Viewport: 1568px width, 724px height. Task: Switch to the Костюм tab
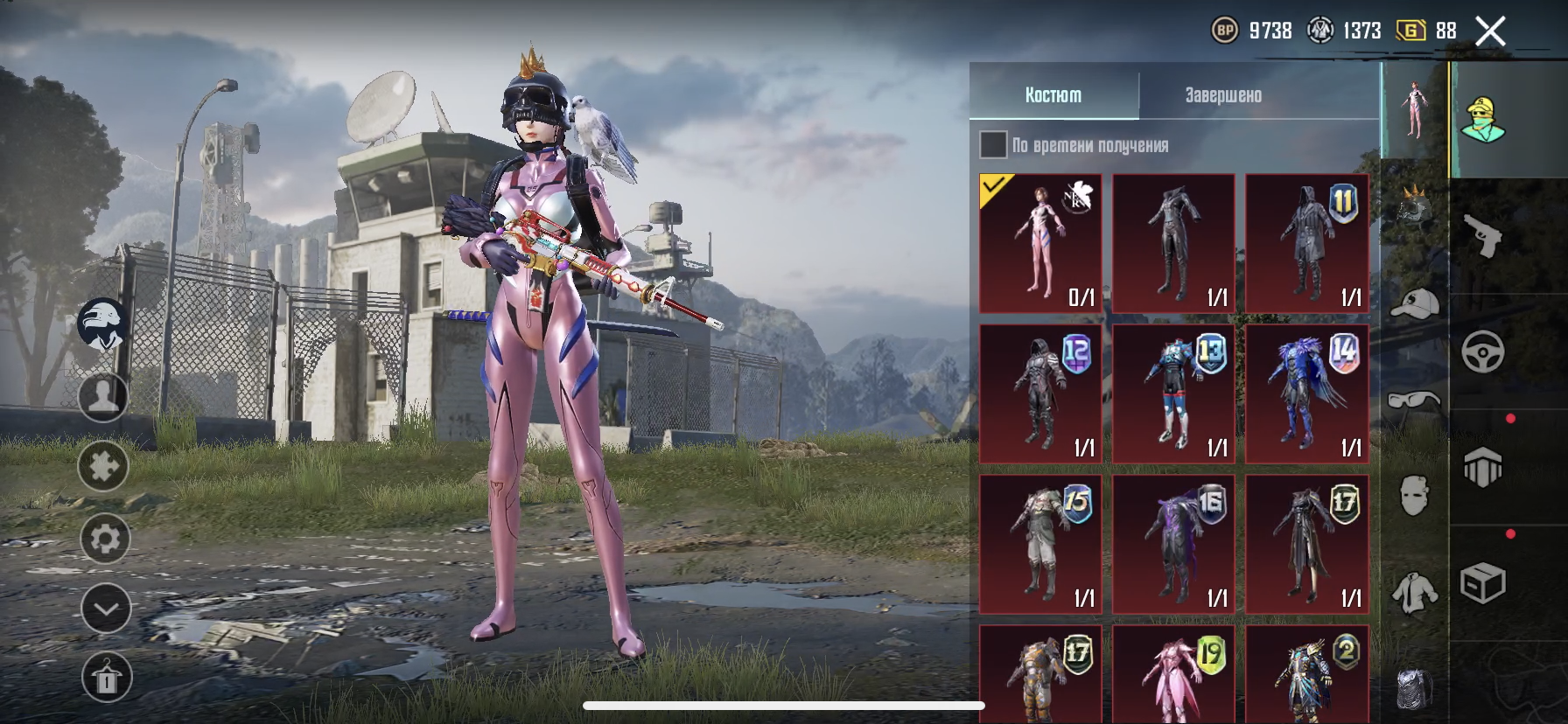pyautogui.click(x=1053, y=95)
